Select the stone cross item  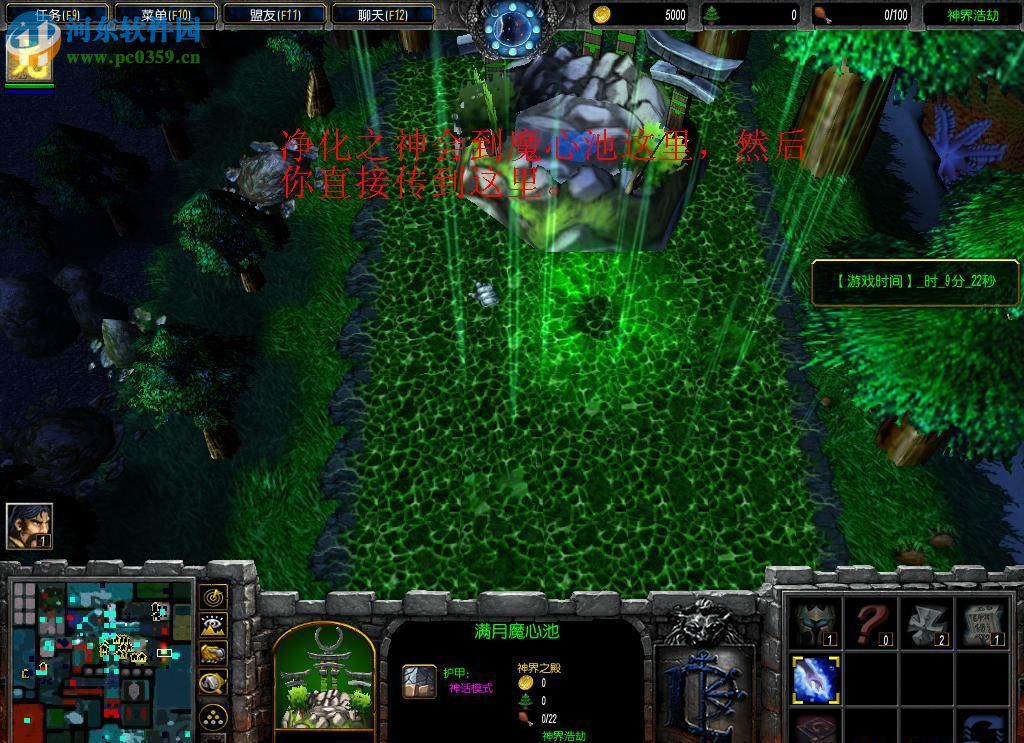pos(926,623)
